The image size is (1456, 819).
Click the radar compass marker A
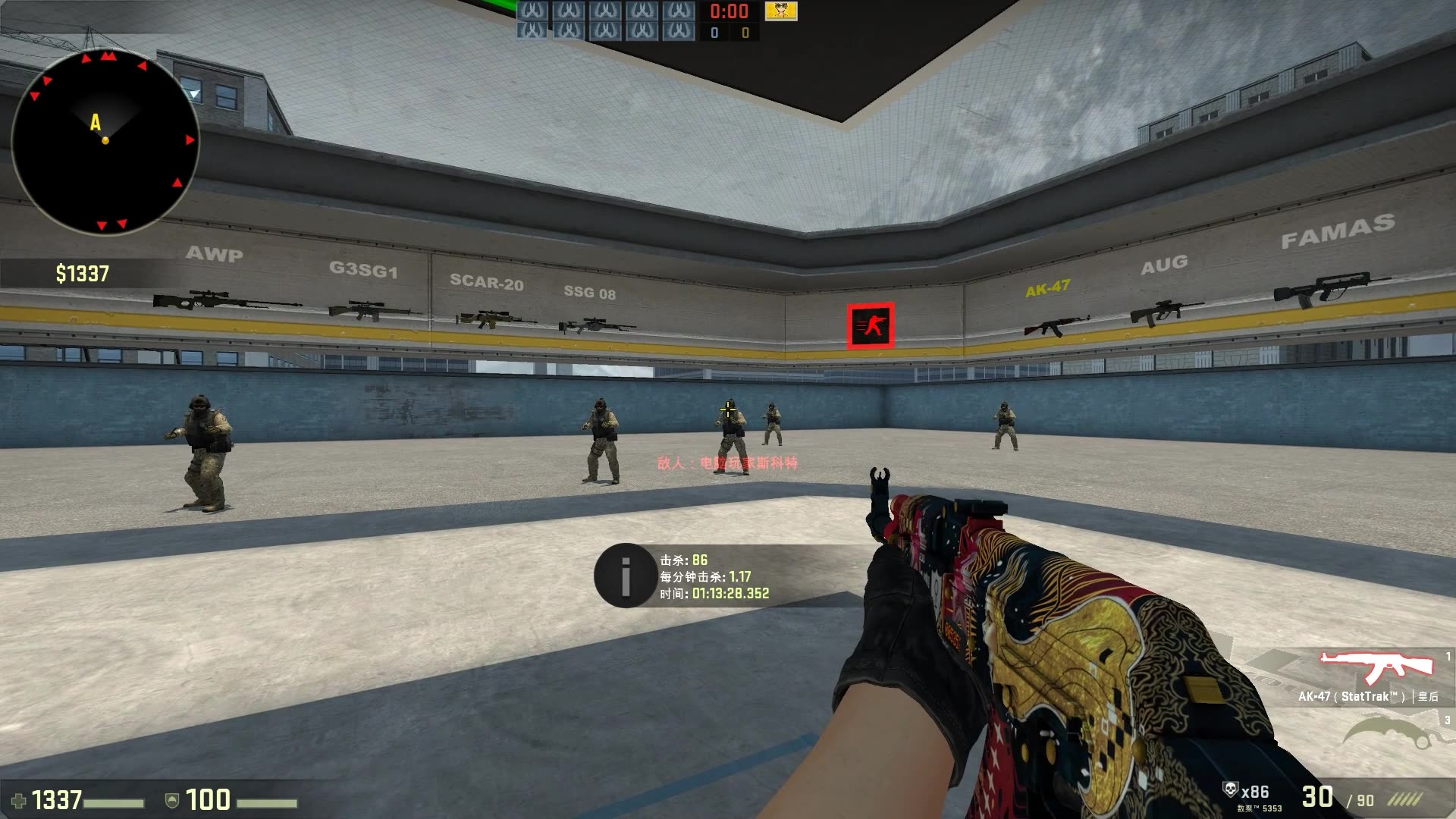click(x=96, y=120)
